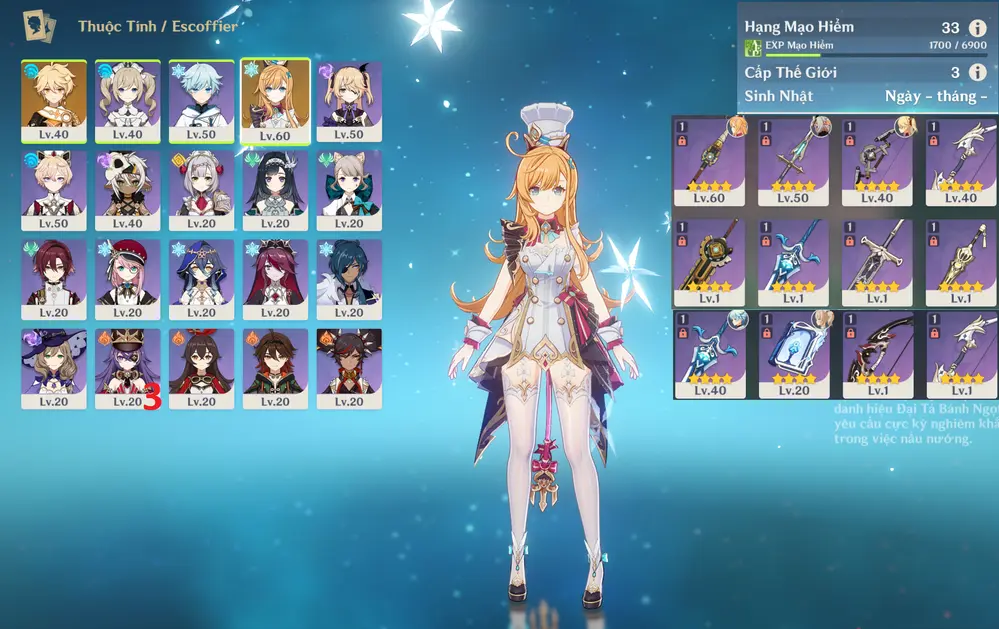Select Rosaria's character tile
Viewport: 999px width, 629px height.
pos(275,279)
